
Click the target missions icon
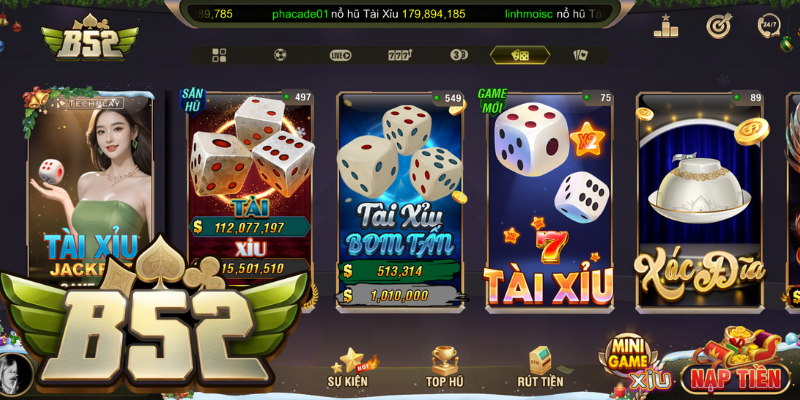[x=718, y=26]
